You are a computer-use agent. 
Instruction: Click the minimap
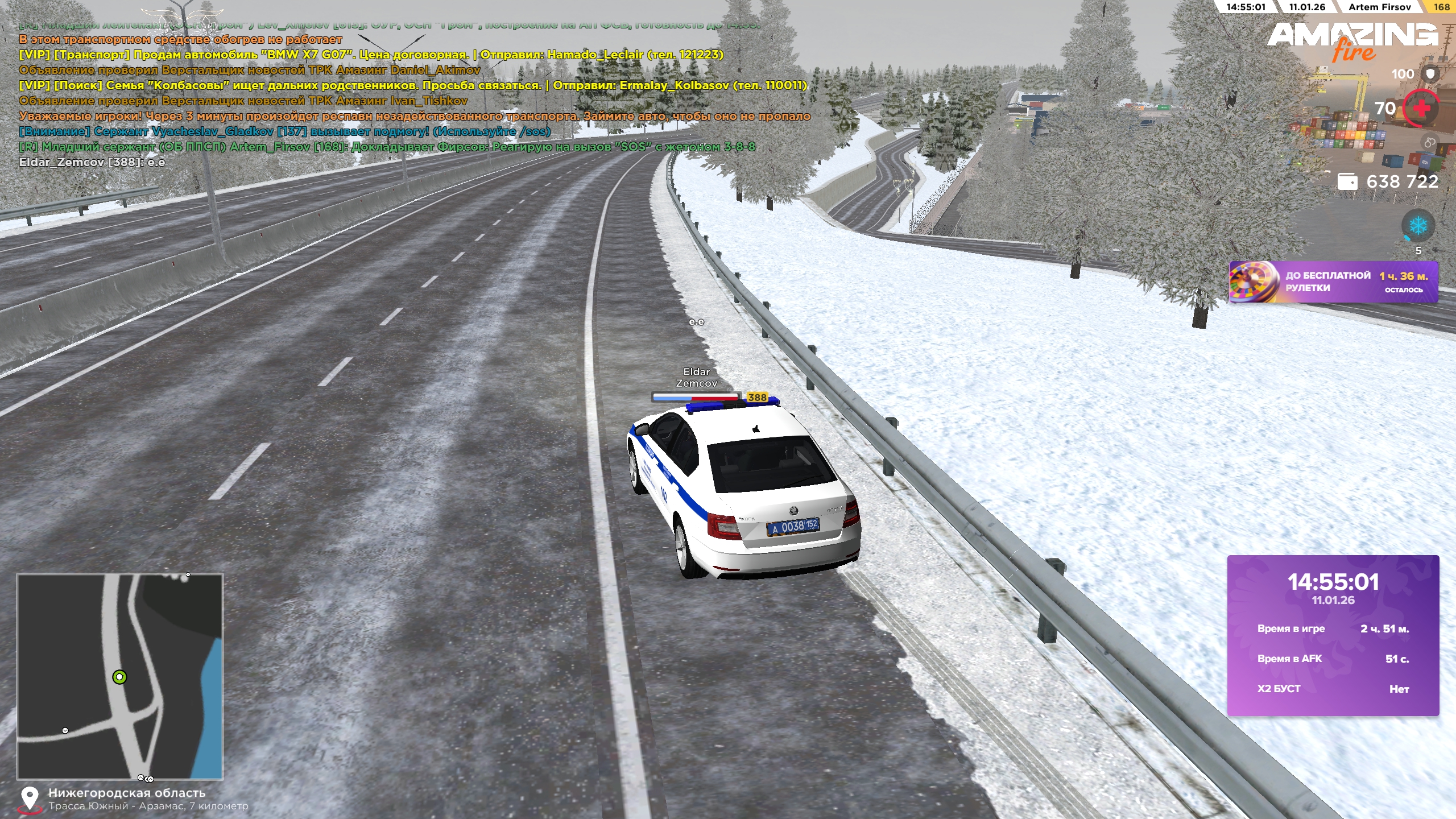pos(120,676)
